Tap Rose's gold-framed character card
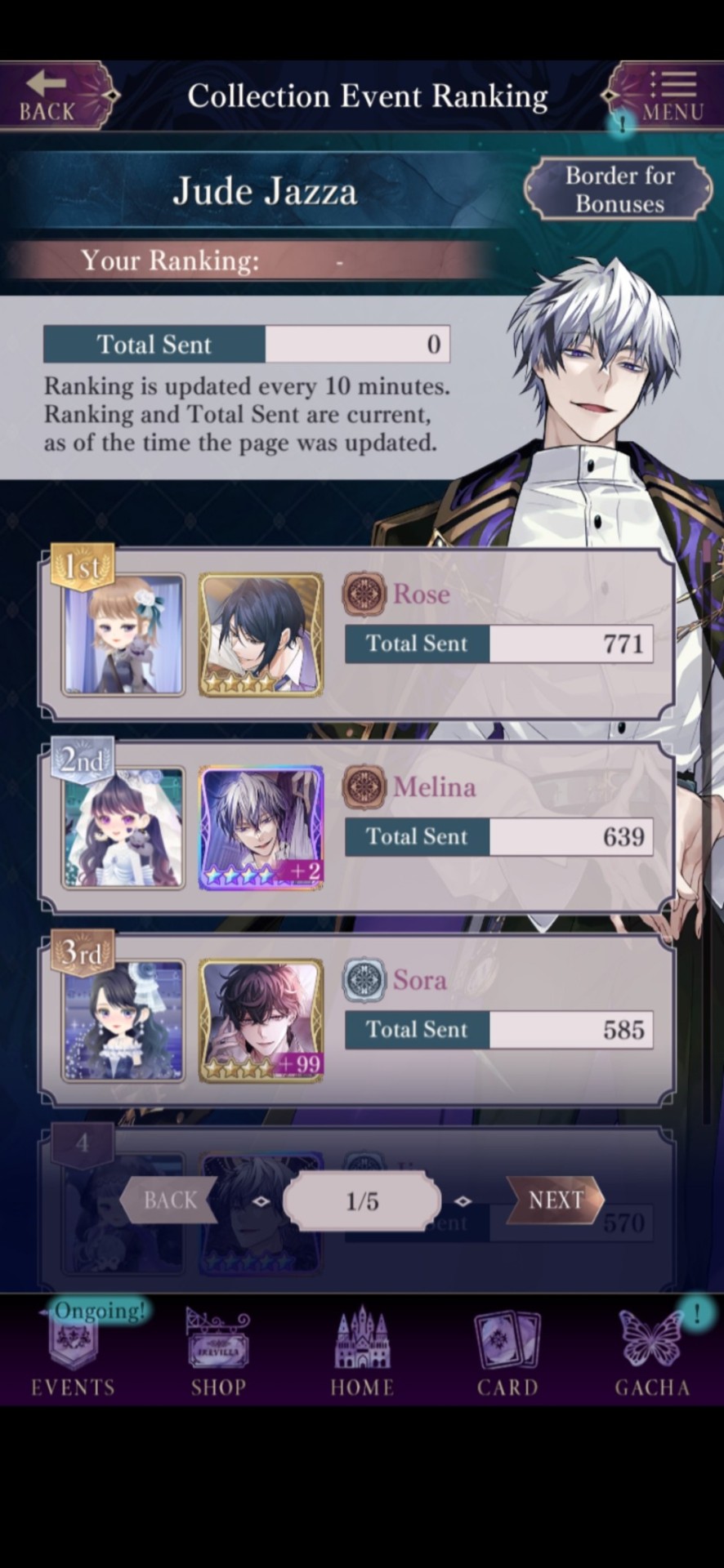This screenshot has height=1568, width=724. click(261, 635)
